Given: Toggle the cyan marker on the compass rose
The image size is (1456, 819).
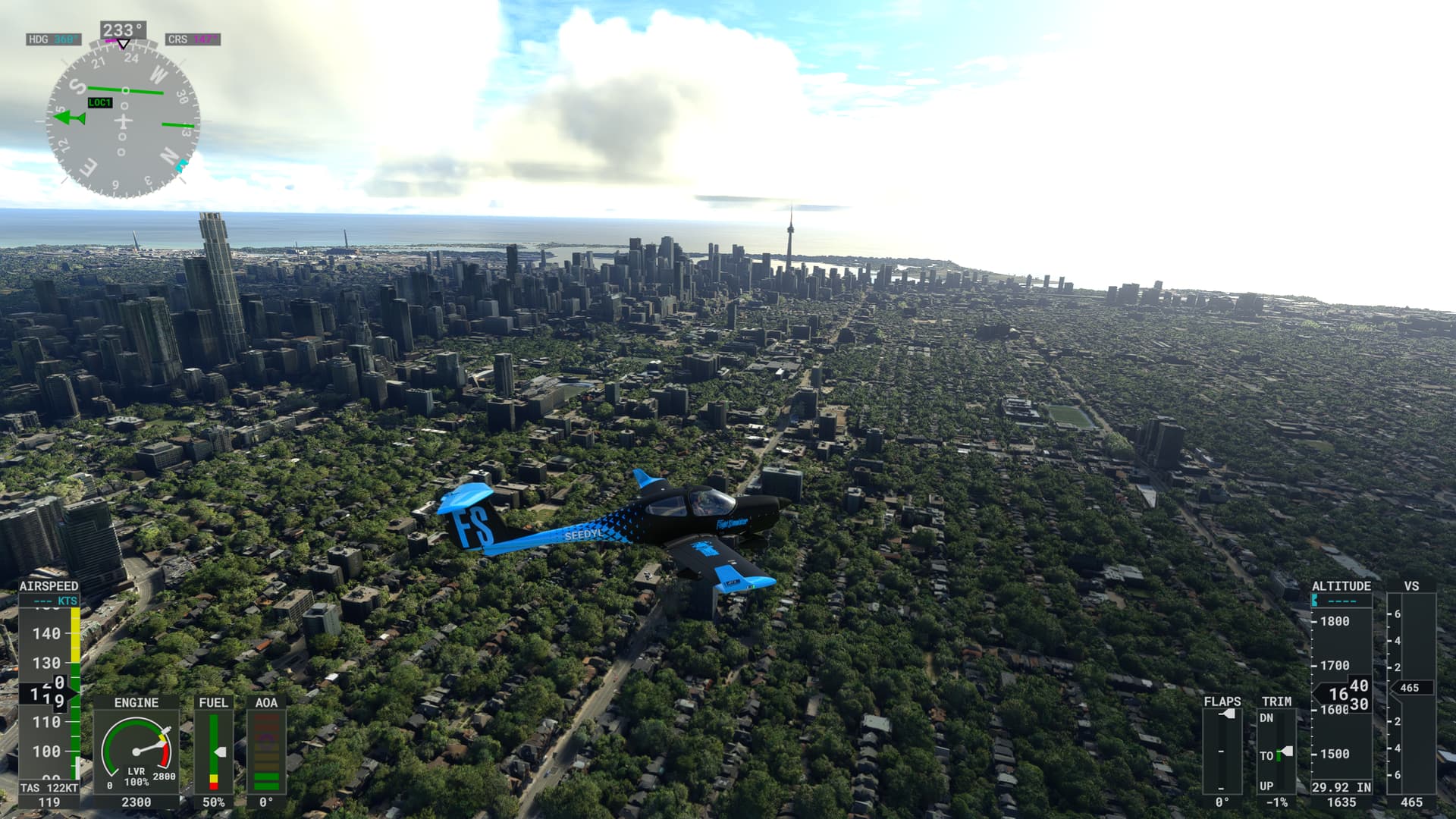Looking at the screenshot, I should click(180, 165).
